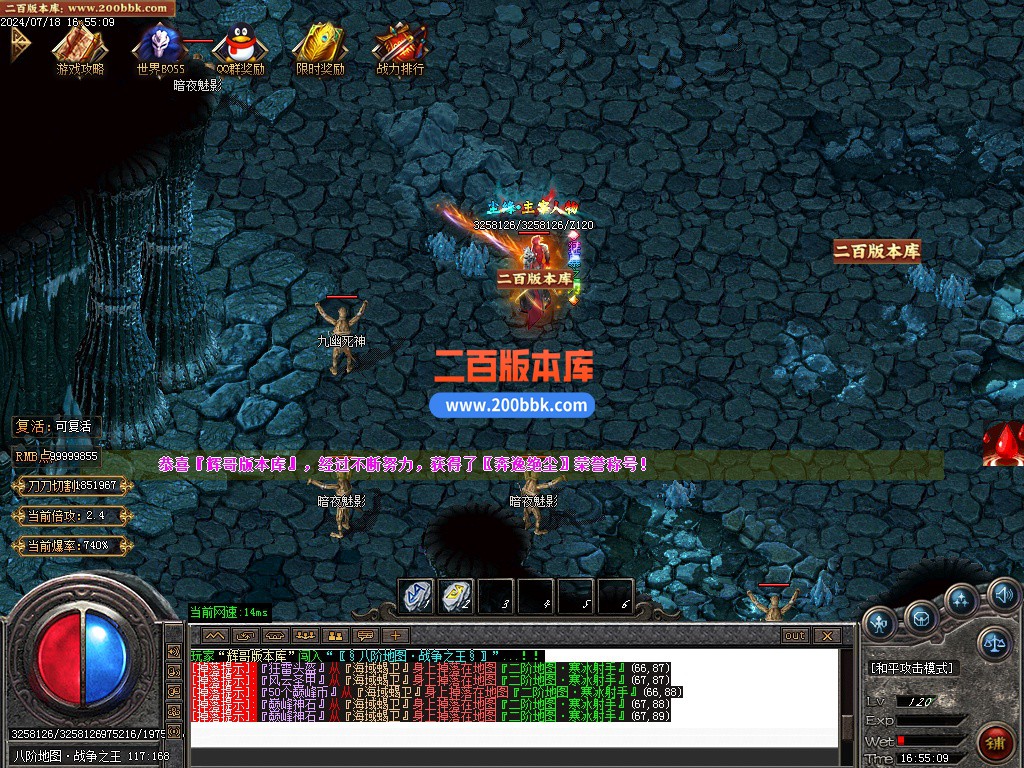This screenshot has height=768, width=1024.
Task: Click the 复活 revive status label
Action: [54, 426]
